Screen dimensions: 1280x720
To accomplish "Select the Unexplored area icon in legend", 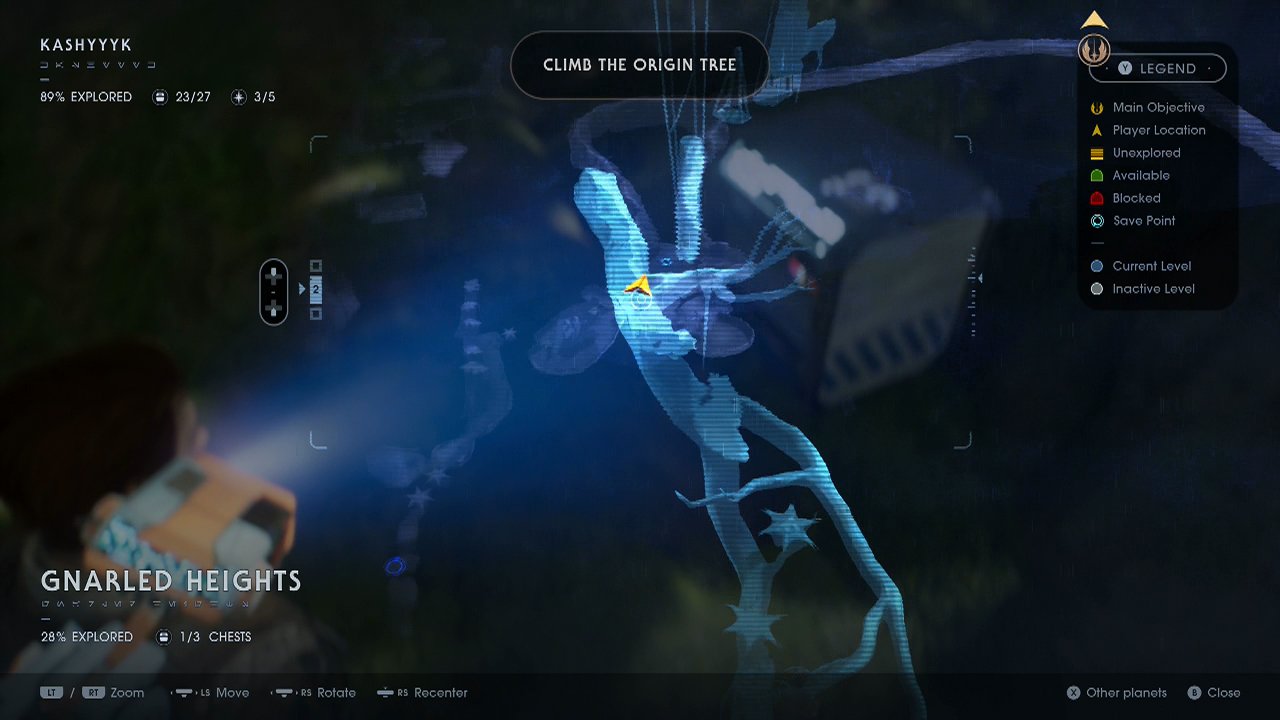I will point(1097,153).
